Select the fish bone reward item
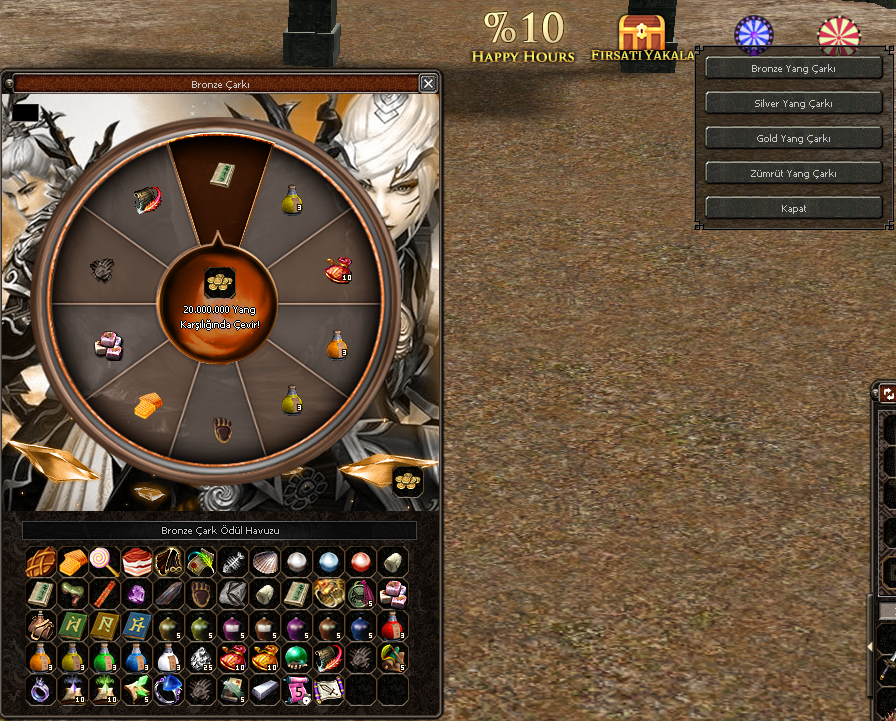Viewport: 896px width, 721px height. tap(233, 562)
